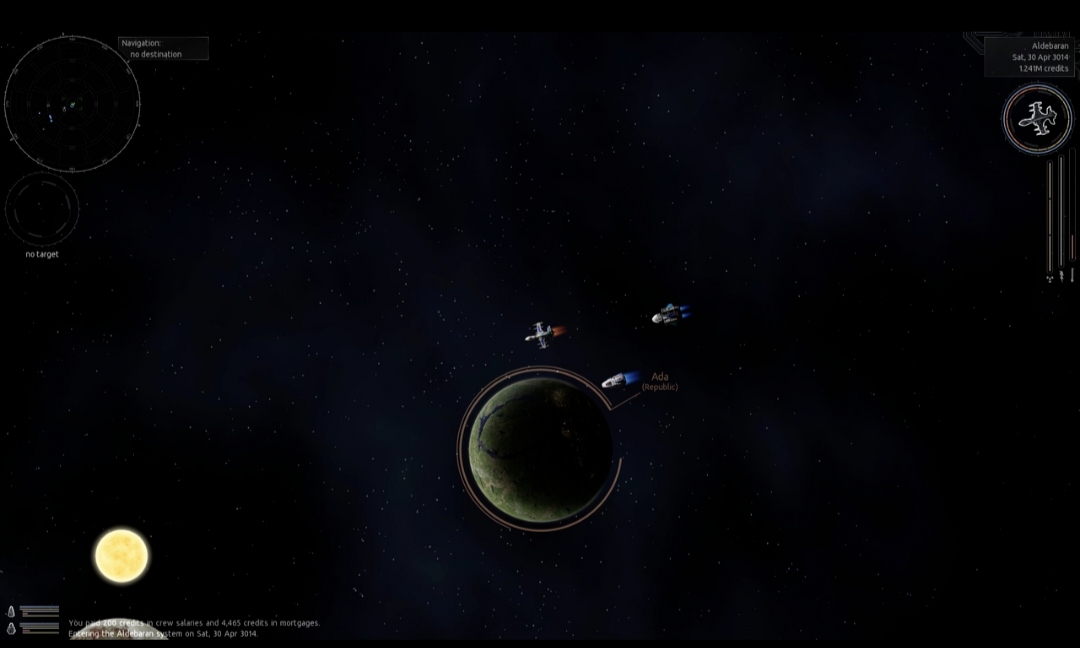Click the flagship status icon
The image size is (1080, 648).
click(x=1037, y=120)
